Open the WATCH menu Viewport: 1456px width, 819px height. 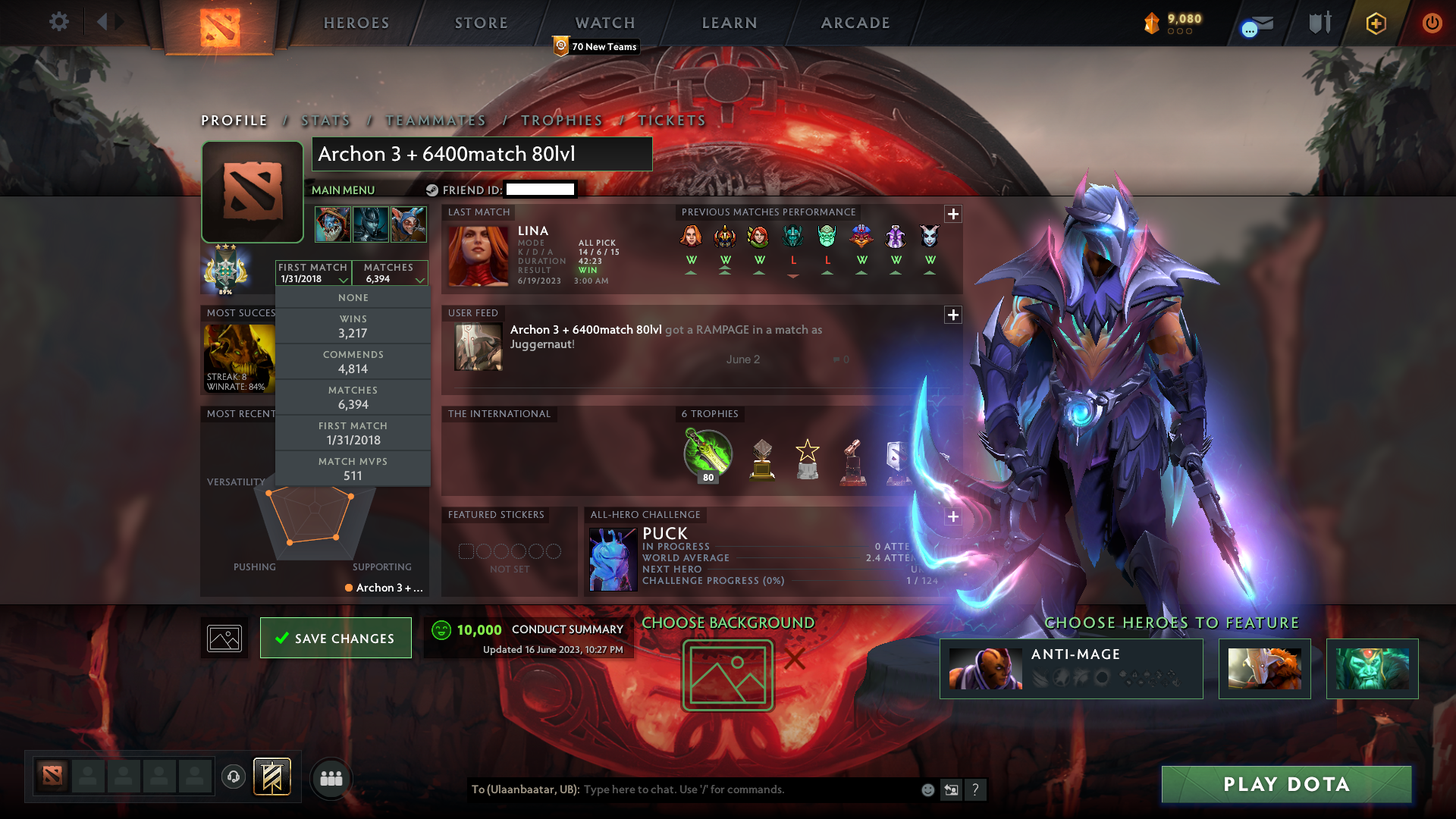604,23
